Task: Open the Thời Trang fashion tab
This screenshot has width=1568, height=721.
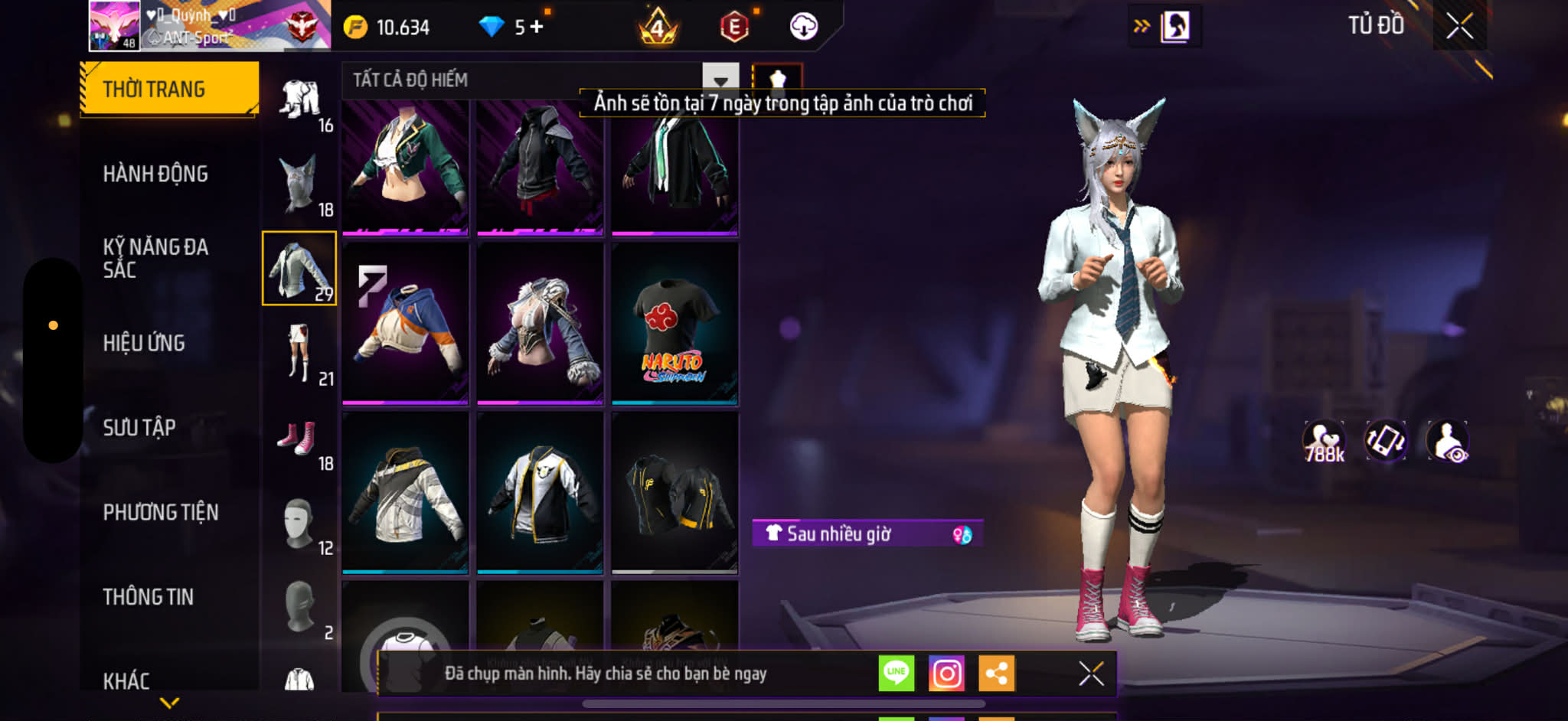Action: (x=169, y=89)
